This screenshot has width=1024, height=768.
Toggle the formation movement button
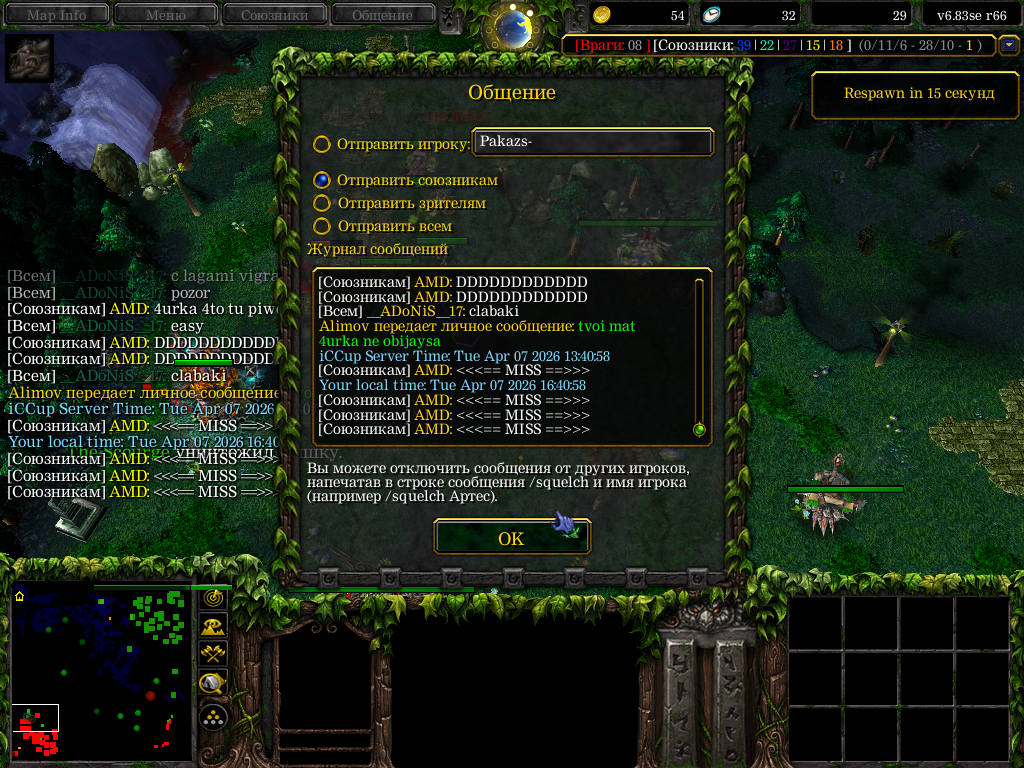213,716
